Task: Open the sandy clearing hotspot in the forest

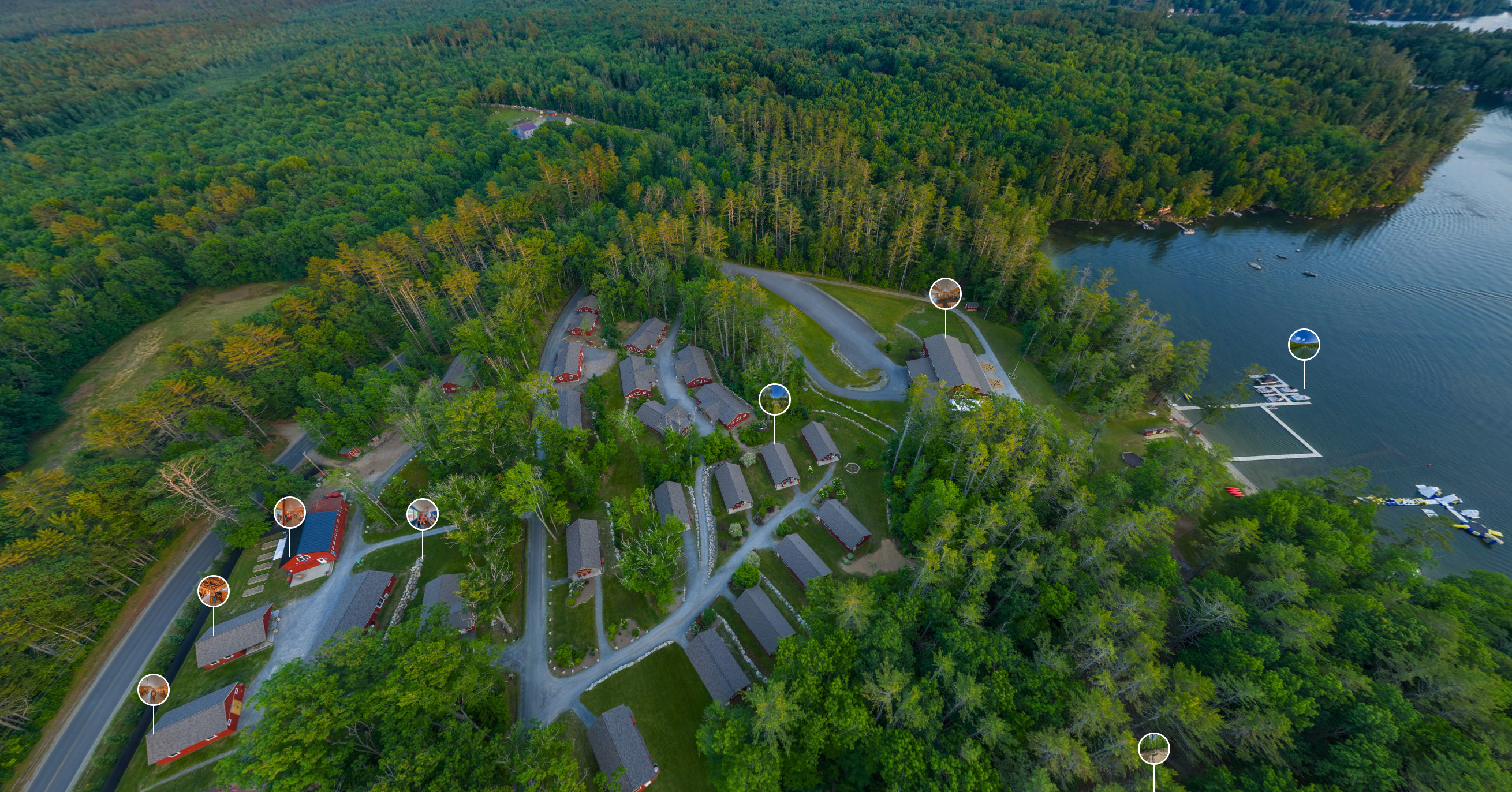Action: tap(1153, 749)
